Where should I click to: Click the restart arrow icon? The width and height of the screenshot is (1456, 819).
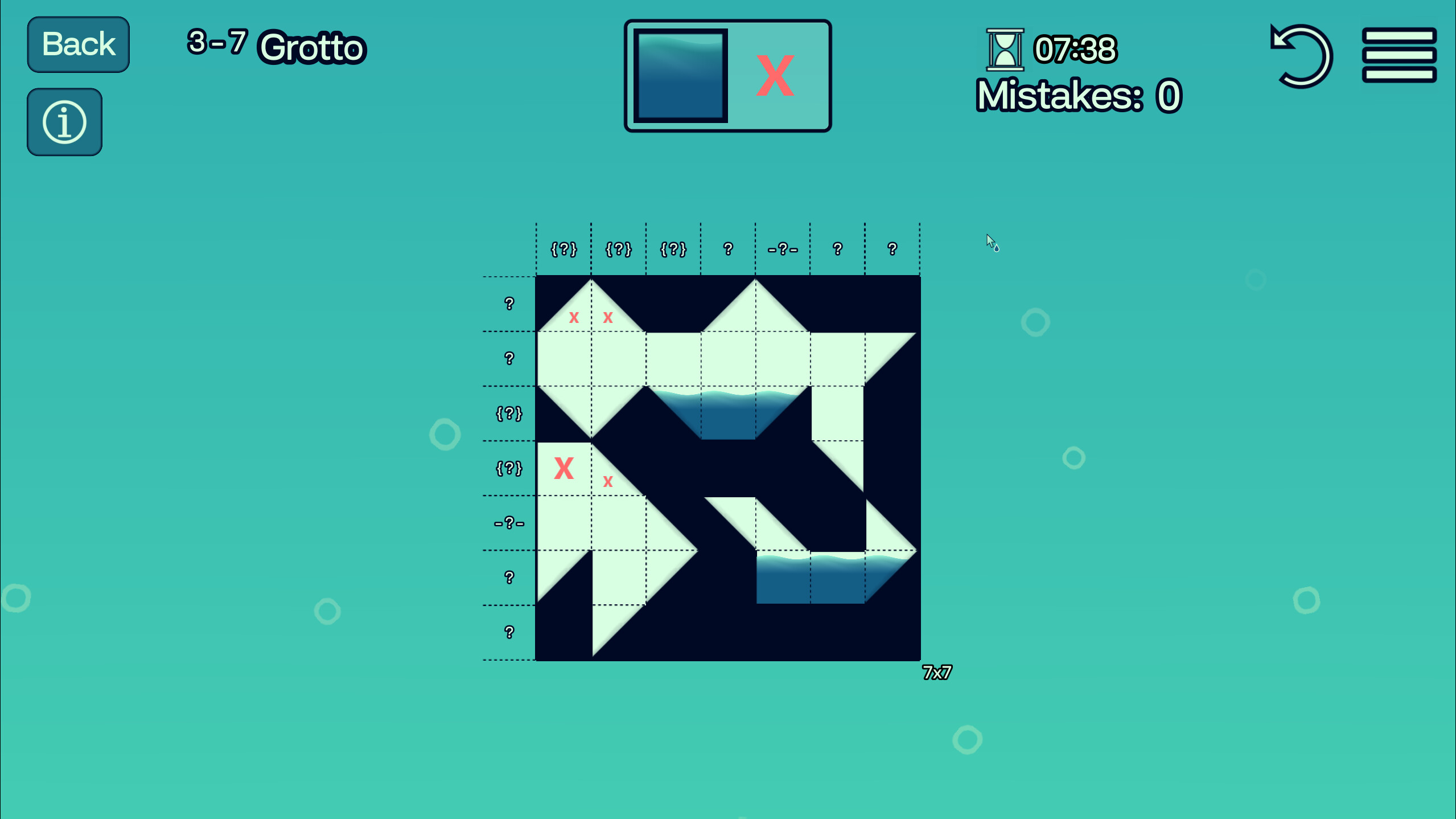tap(1303, 56)
